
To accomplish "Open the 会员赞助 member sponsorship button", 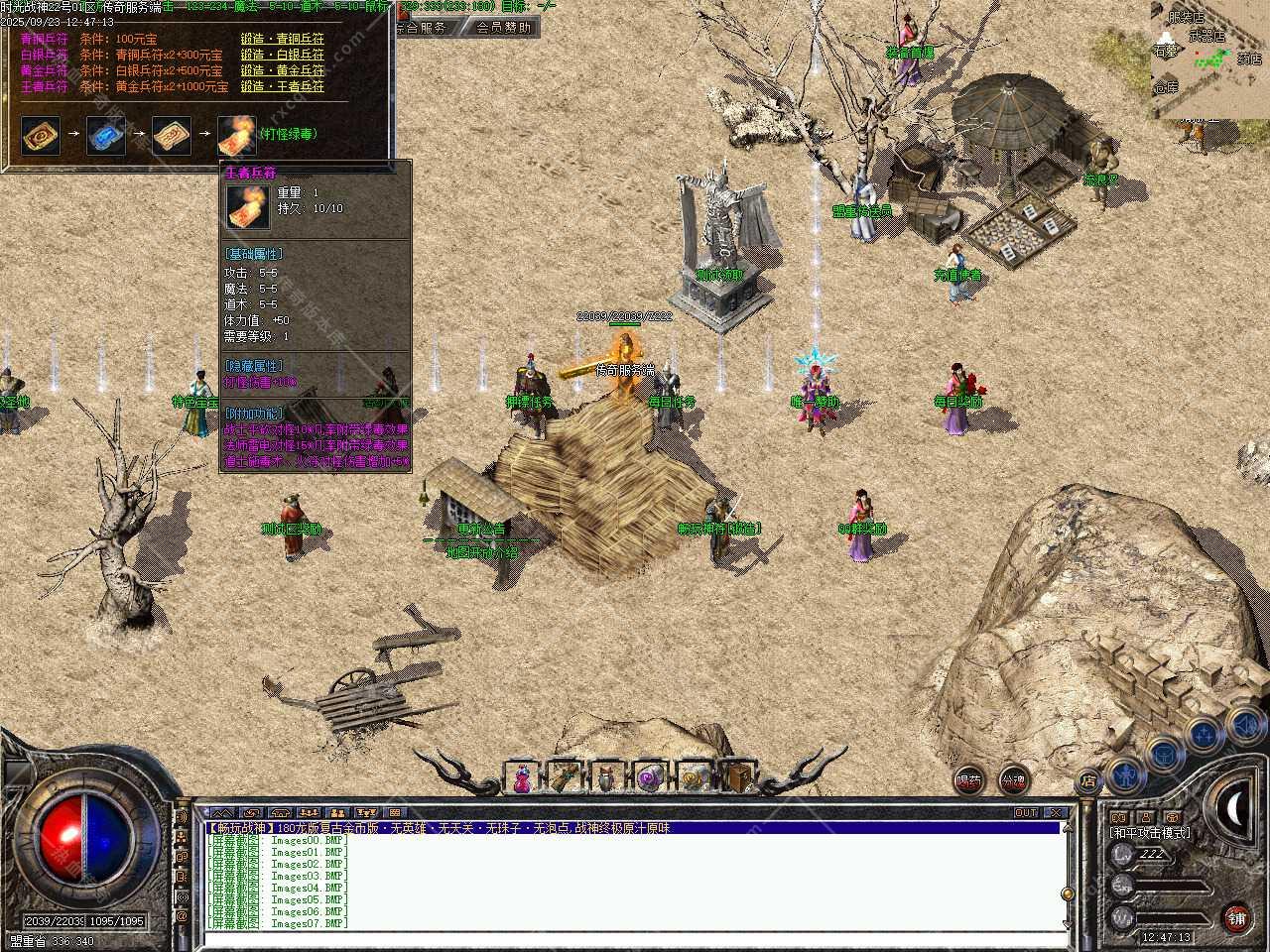I will 503,28.
